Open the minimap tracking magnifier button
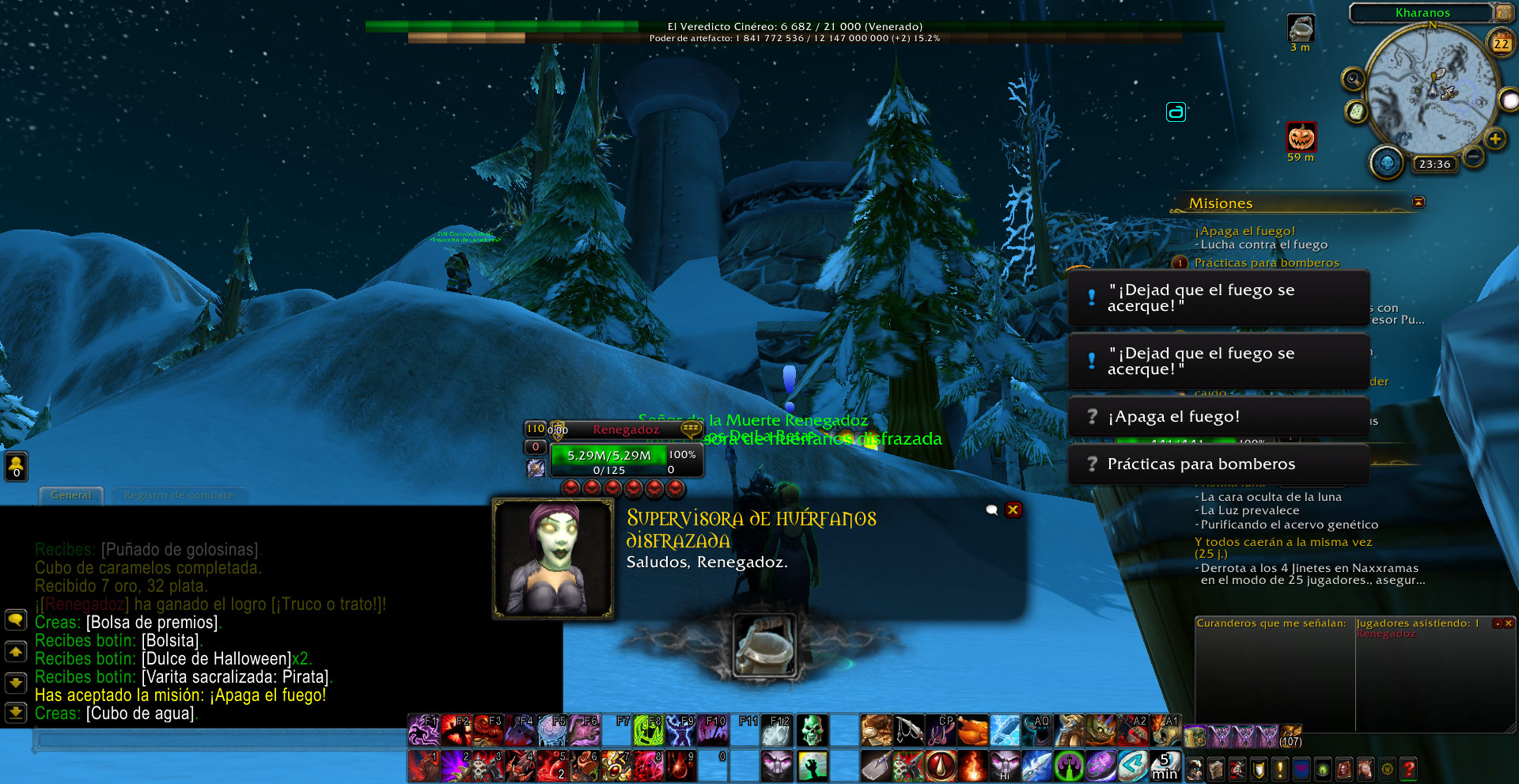 tap(1354, 79)
